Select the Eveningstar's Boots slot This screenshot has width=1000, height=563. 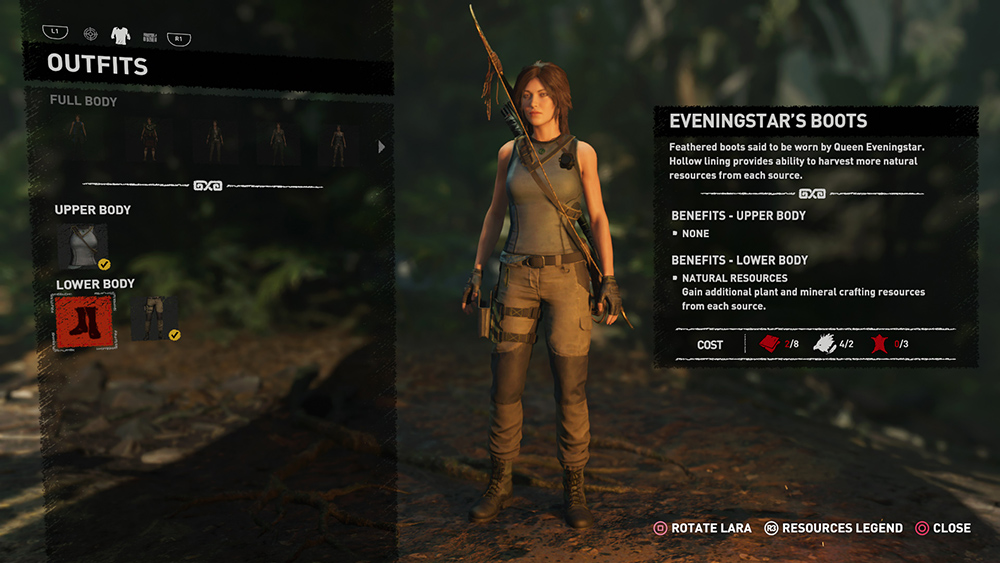85,322
